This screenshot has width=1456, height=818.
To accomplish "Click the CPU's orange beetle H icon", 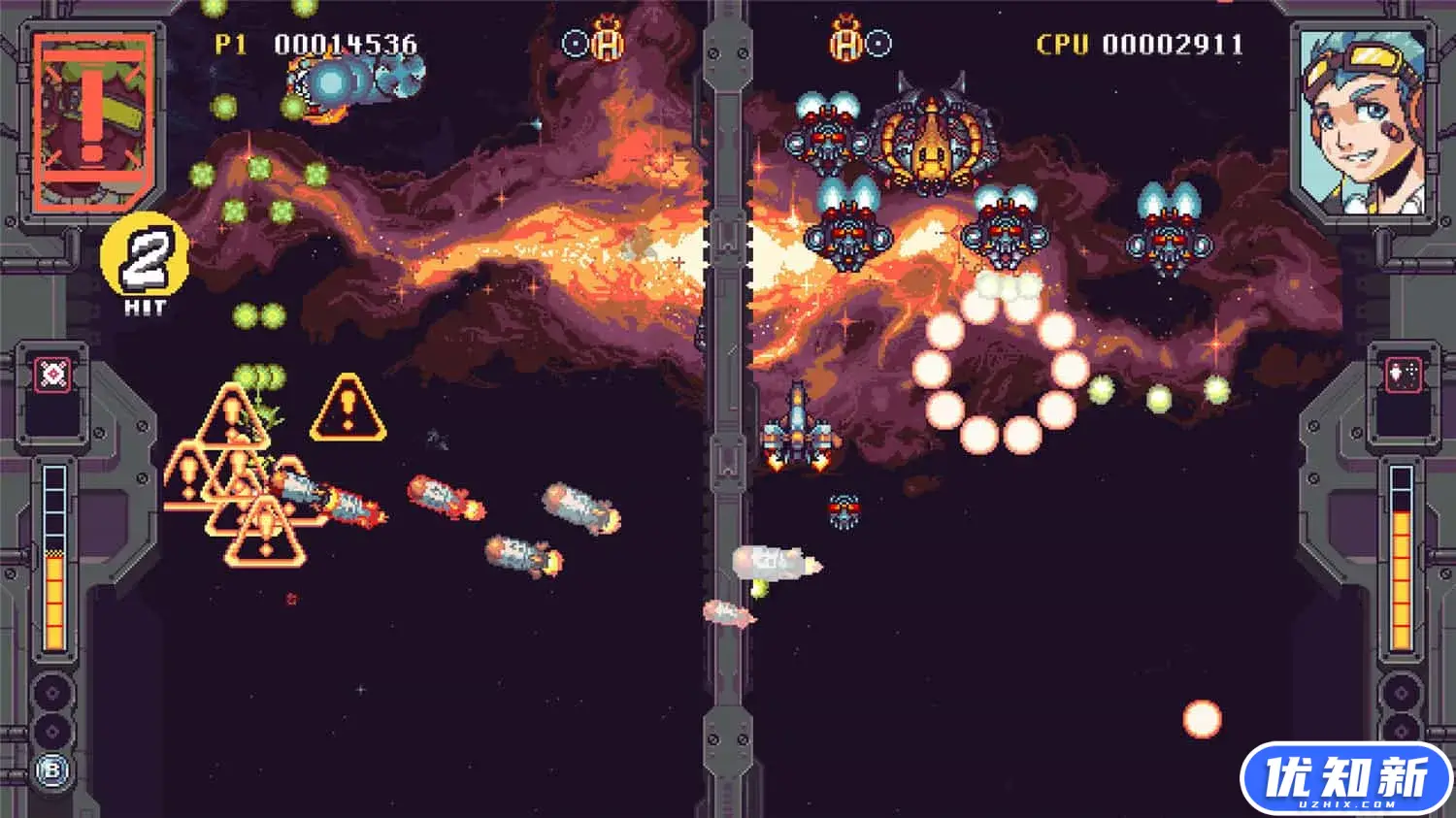I will click(x=846, y=41).
